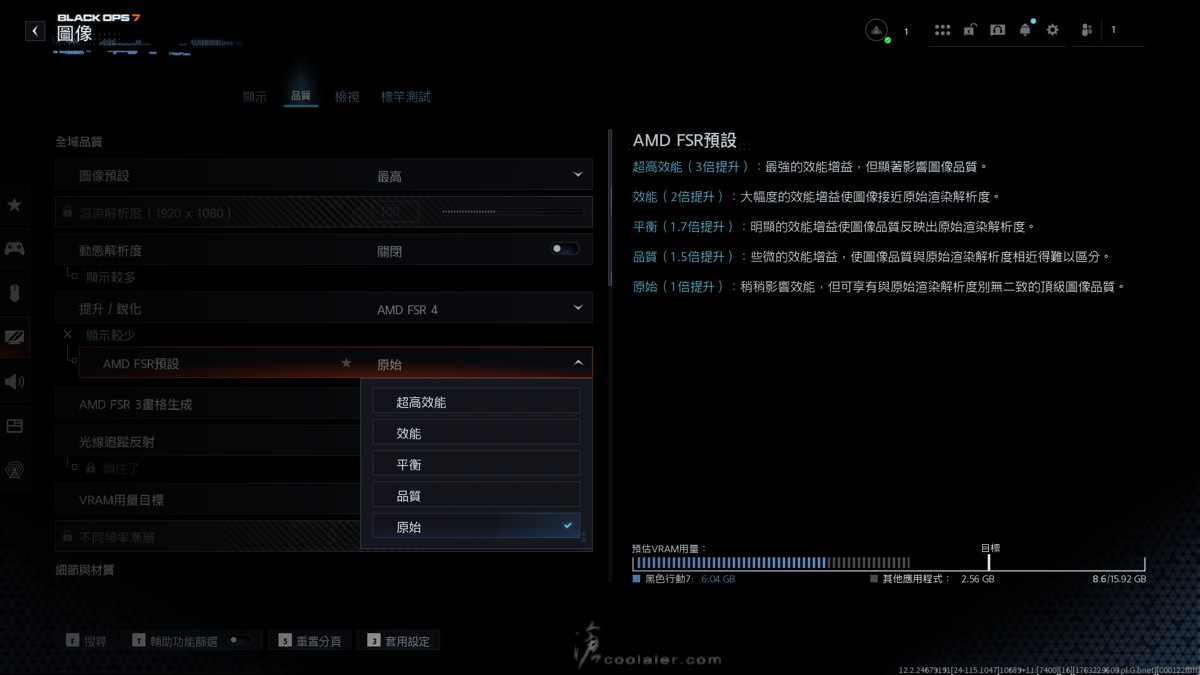
Task: Open the 標竿測試 benchmark tab
Action: (x=405, y=97)
